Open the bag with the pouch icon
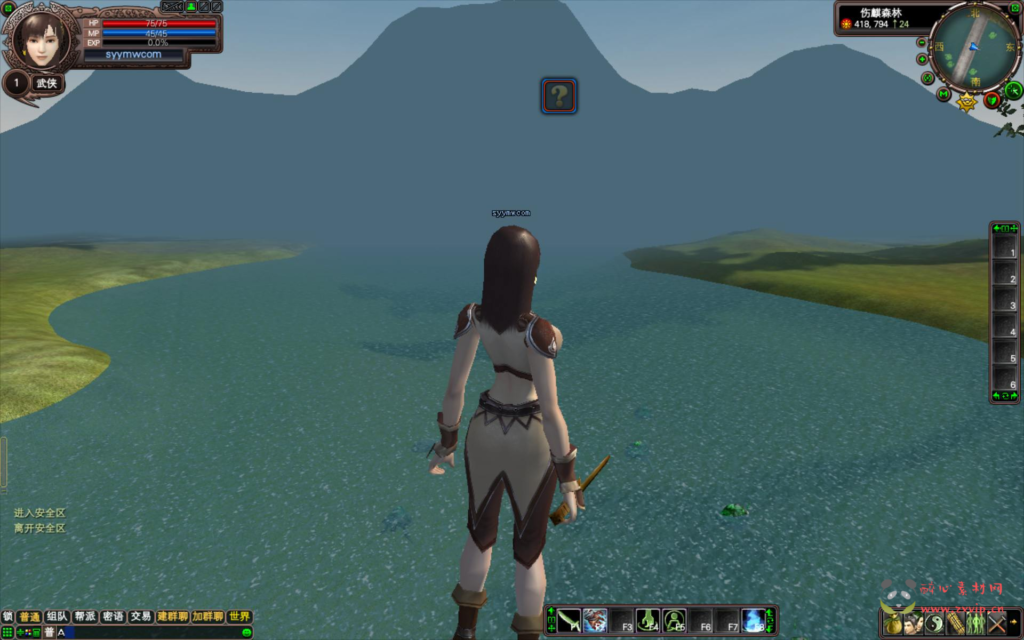The height and width of the screenshot is (640, 1024). pos(893,623)
